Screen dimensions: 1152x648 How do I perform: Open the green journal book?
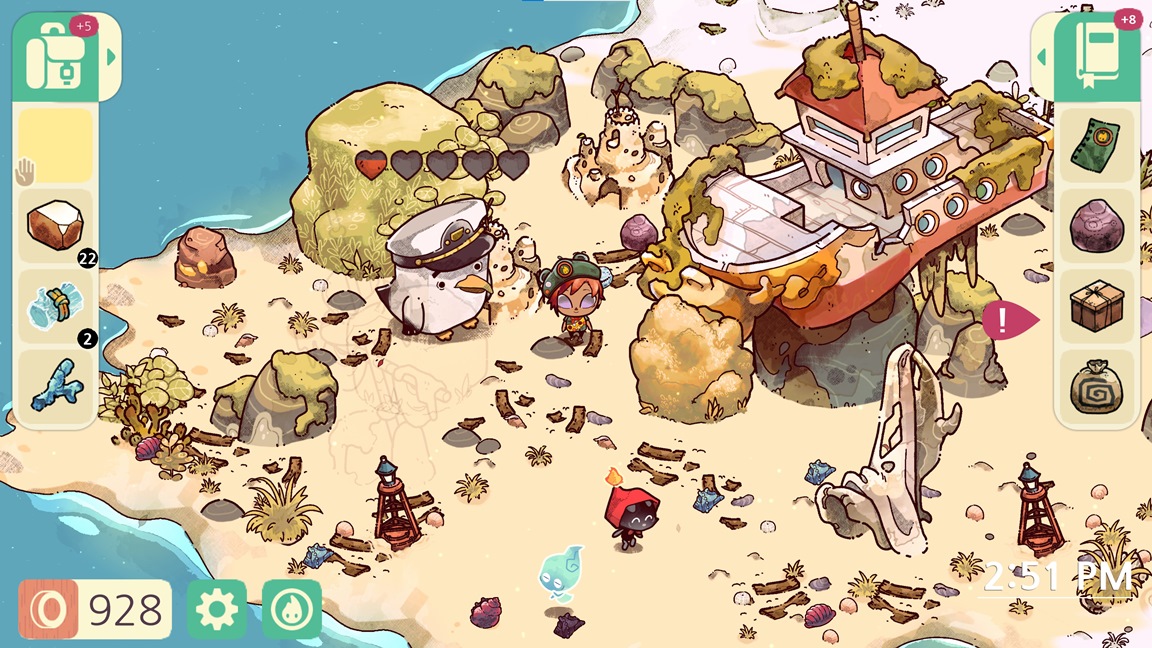click(x=1099, y=58)
